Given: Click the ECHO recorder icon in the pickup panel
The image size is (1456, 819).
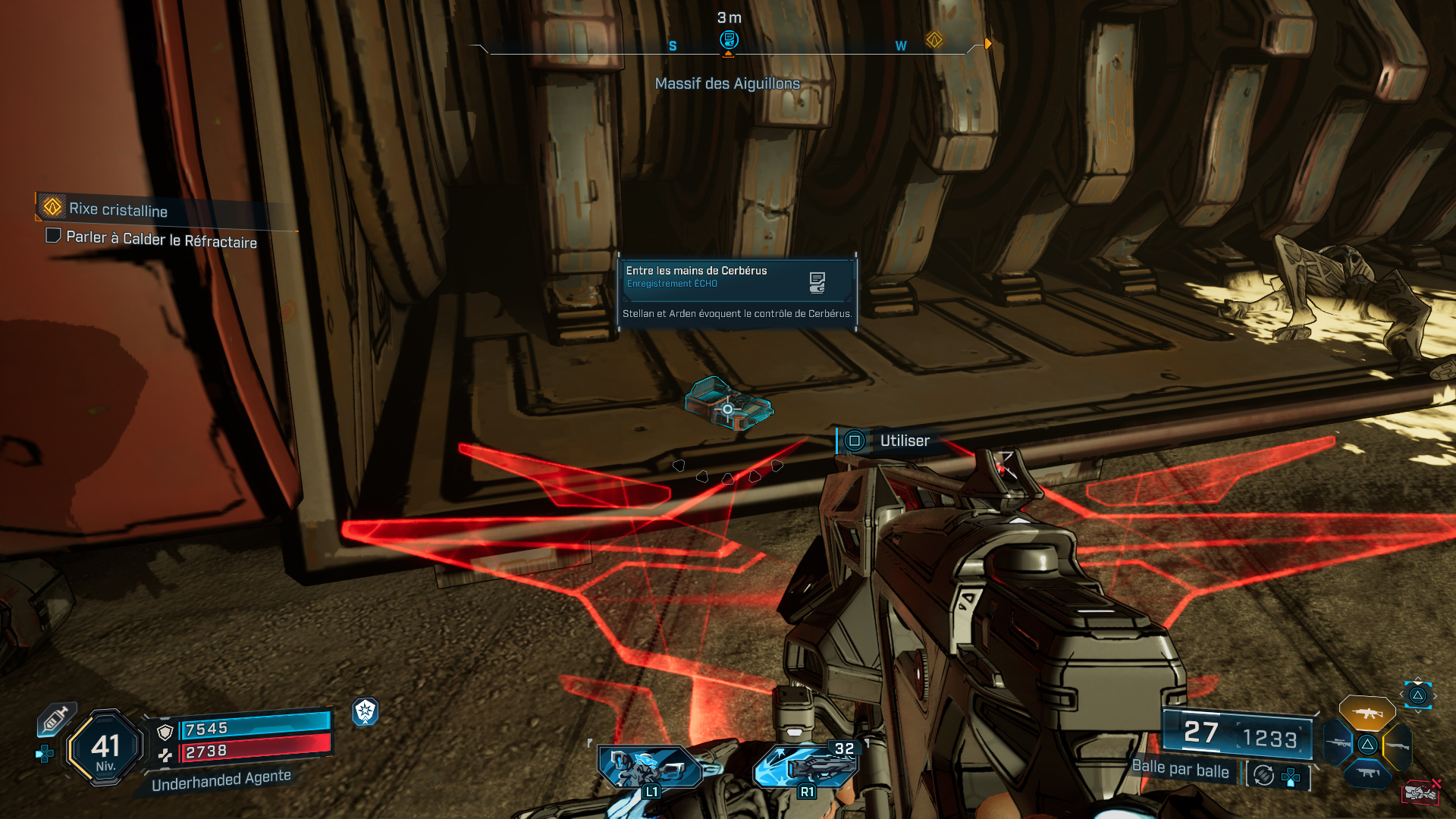Looking at the screenshot, I should 816,283.
